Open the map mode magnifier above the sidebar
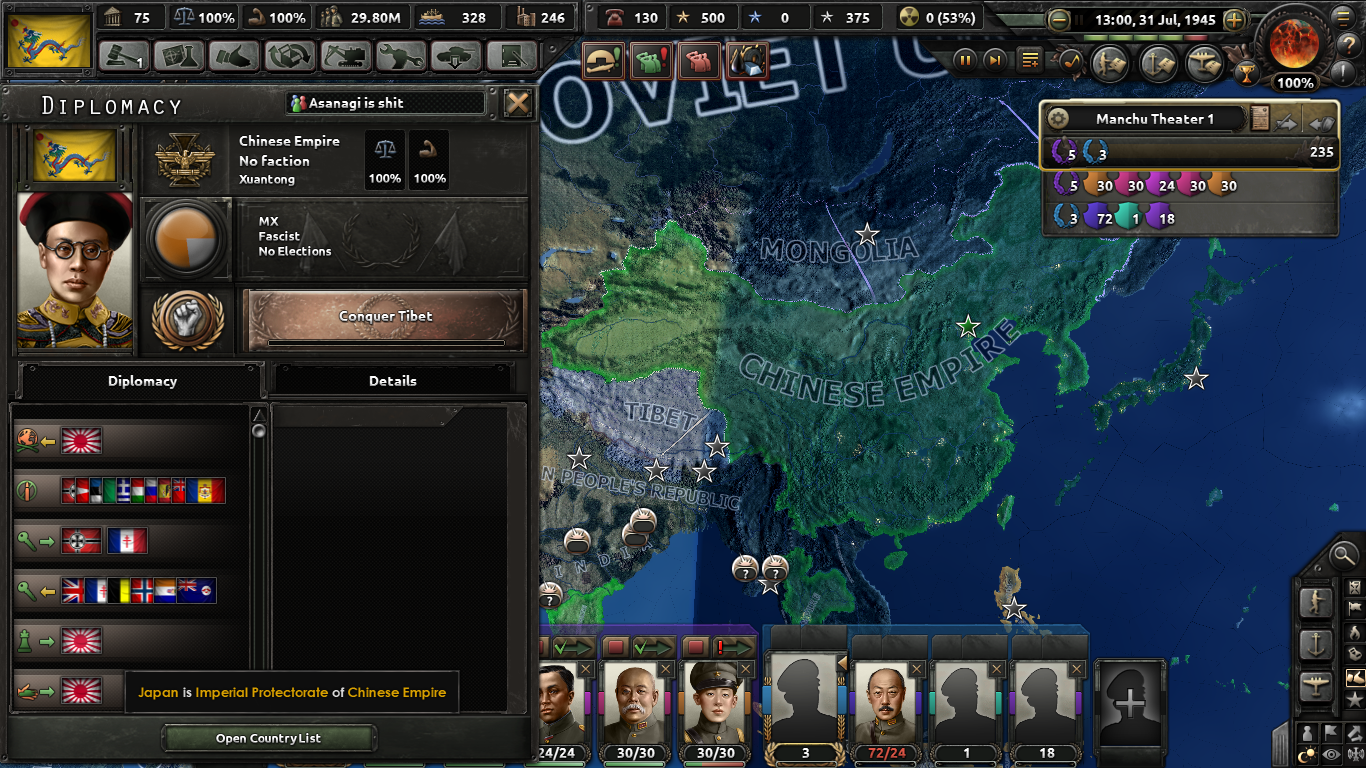 pos(1343,557)
